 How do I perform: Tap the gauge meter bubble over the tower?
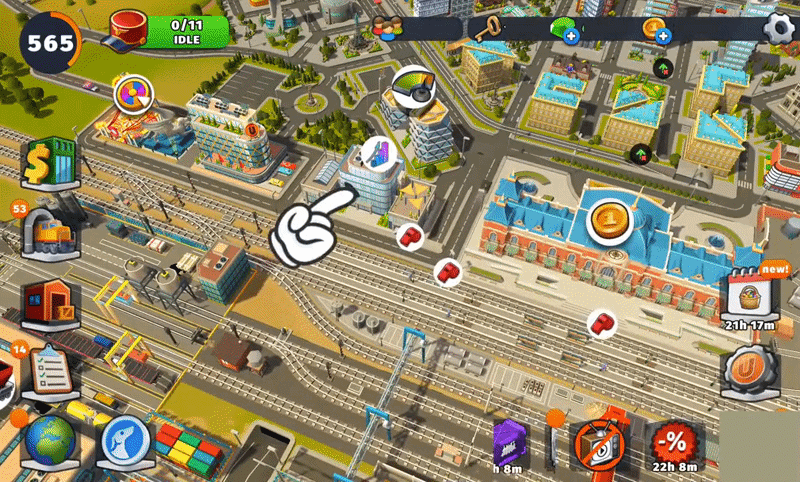coord(413,86)
